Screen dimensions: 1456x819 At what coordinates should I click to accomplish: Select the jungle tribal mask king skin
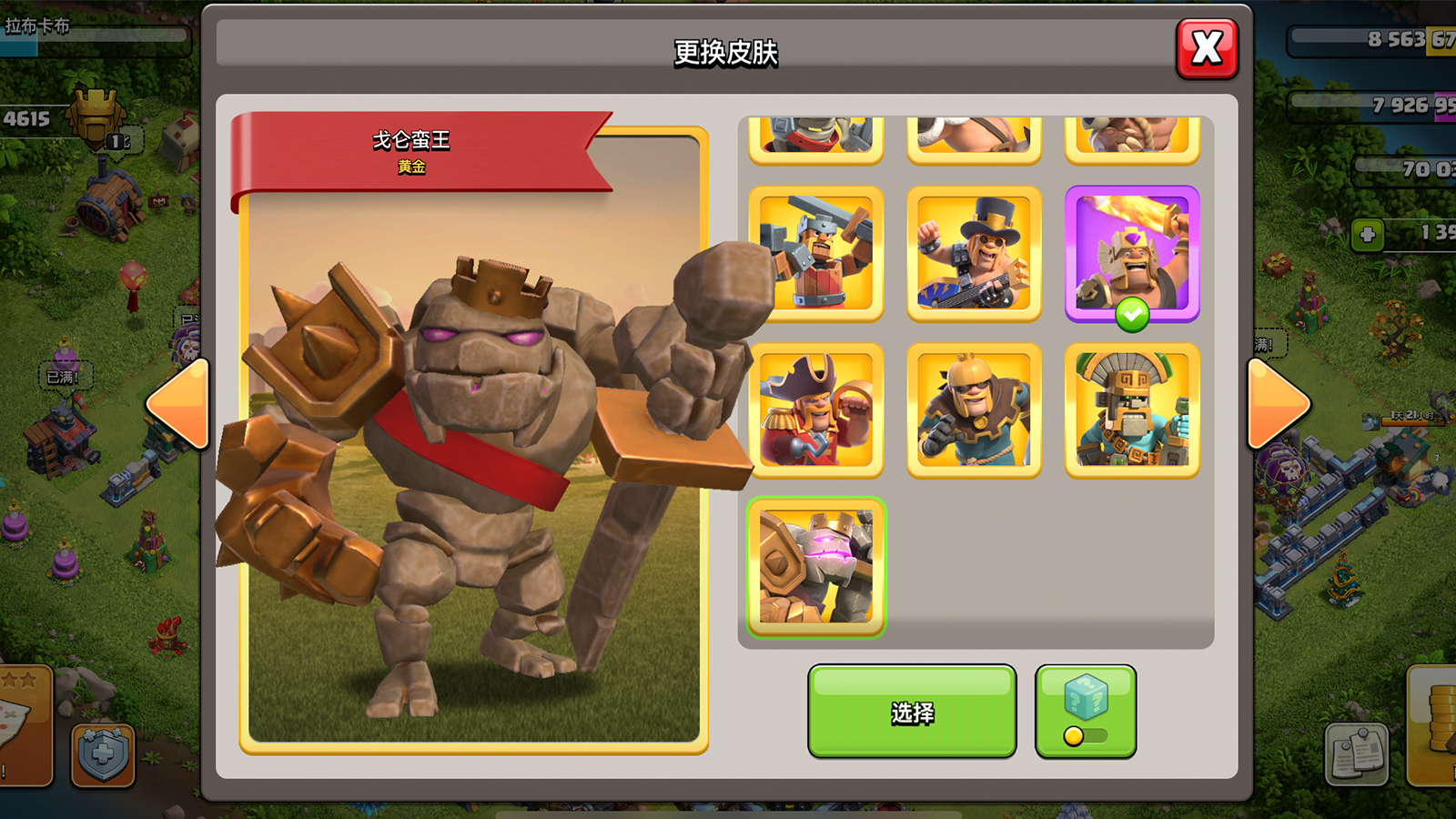coord(1132,409)
